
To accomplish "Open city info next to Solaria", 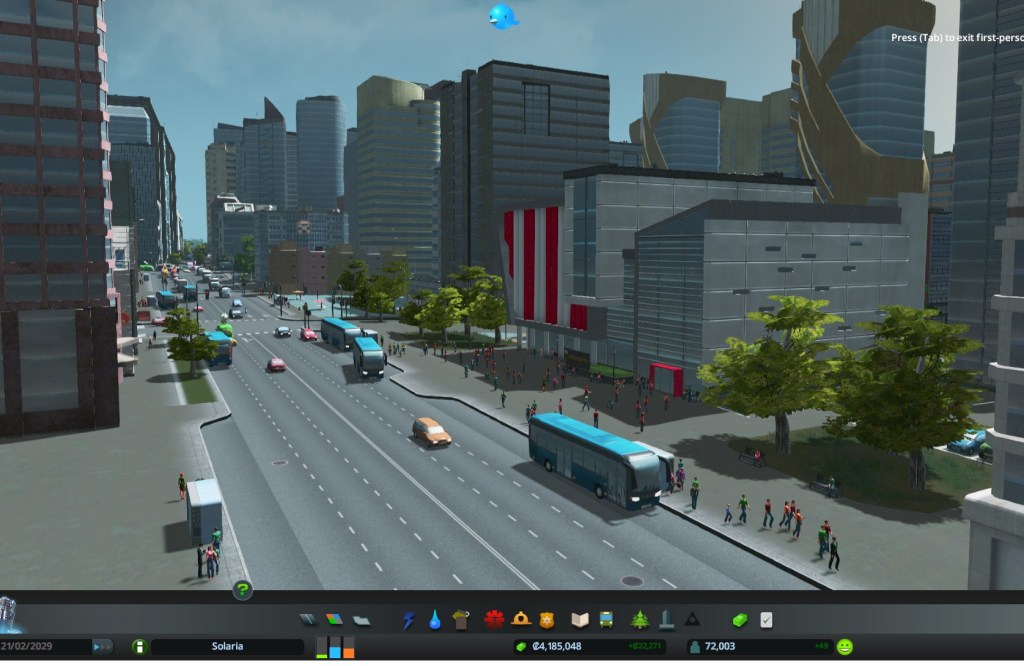I will [x=139, y=647].
